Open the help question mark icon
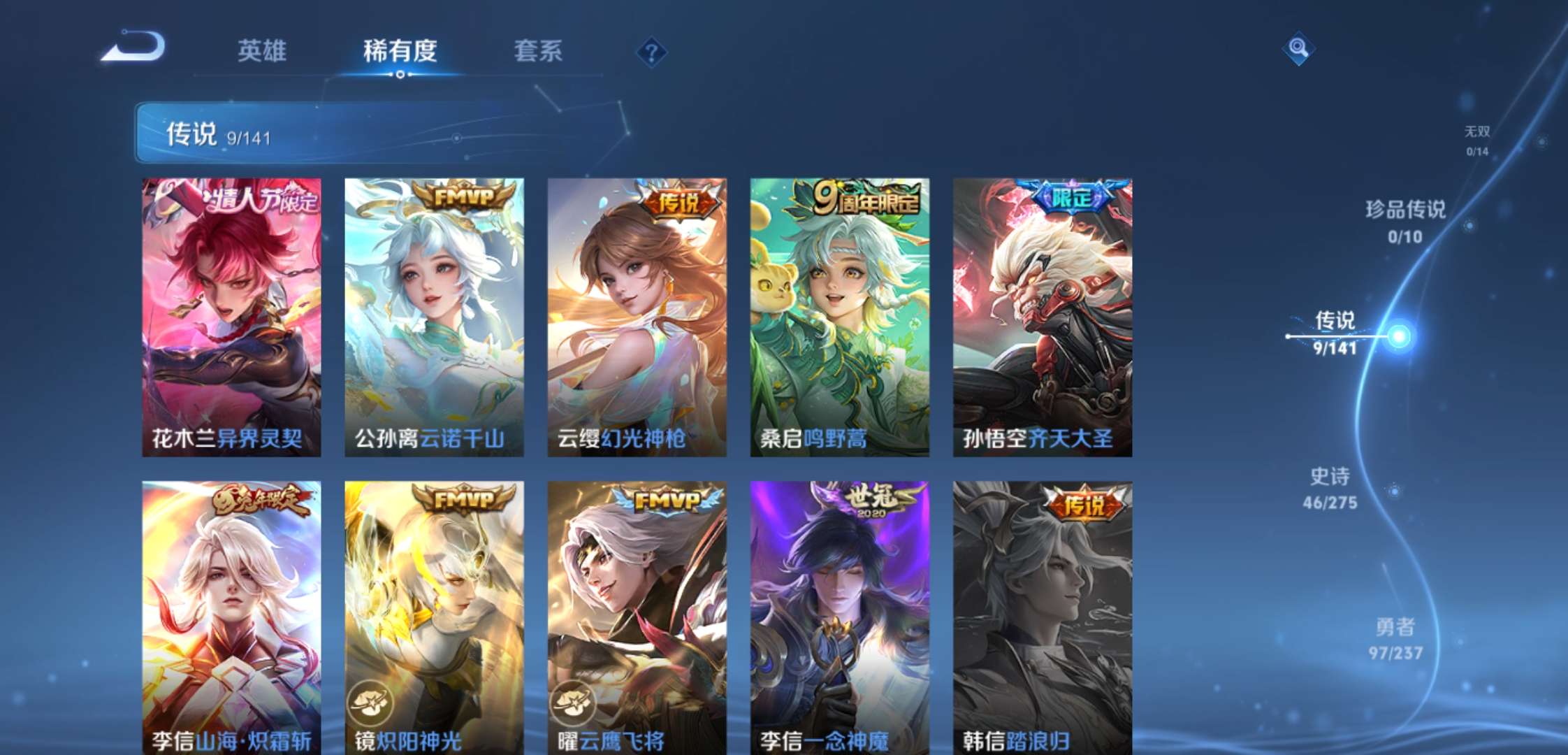This screenshot has width=1568, height=755. pos(653,50)
